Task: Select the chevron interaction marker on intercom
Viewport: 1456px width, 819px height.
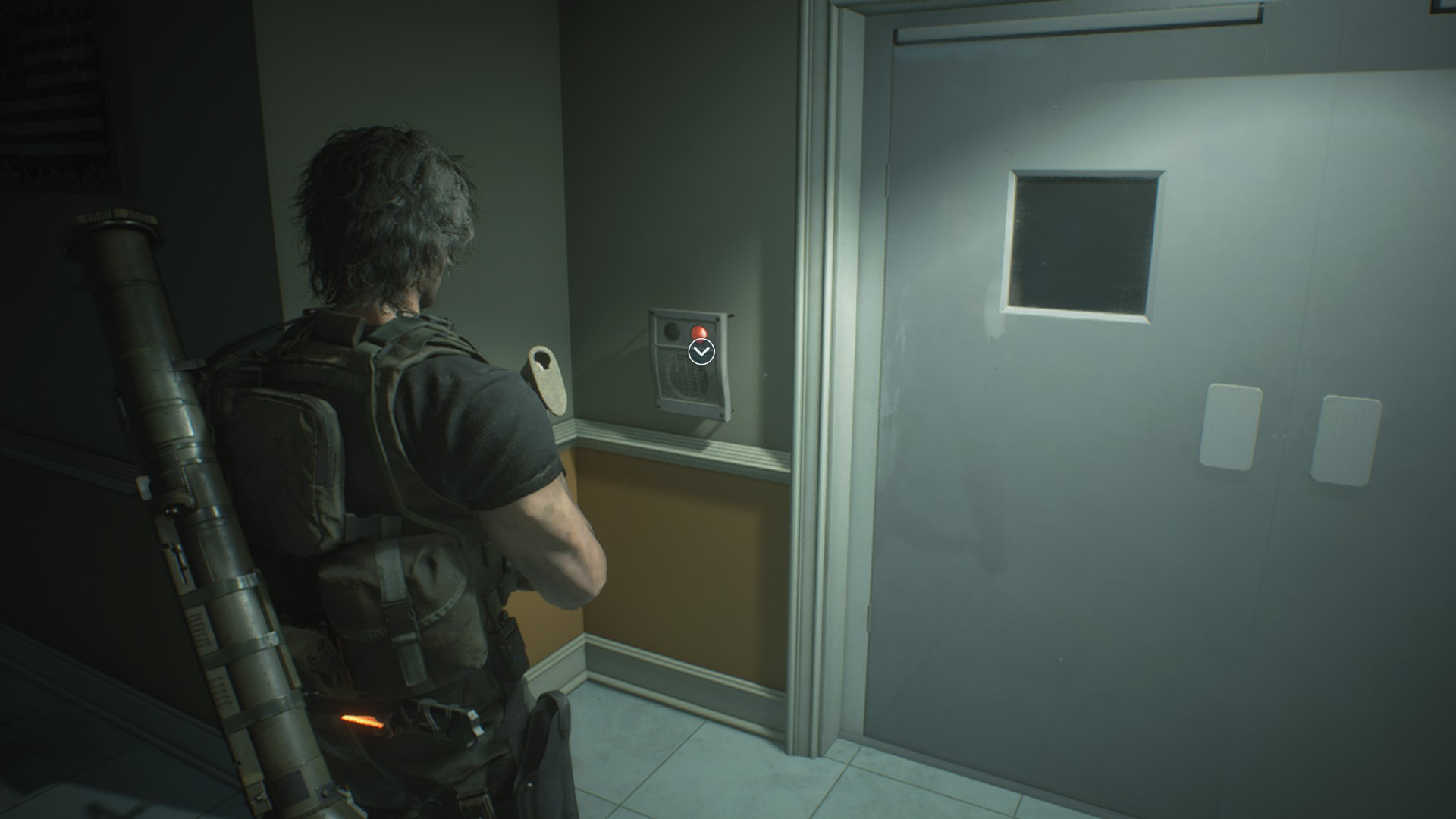Action: coord(701,352)
